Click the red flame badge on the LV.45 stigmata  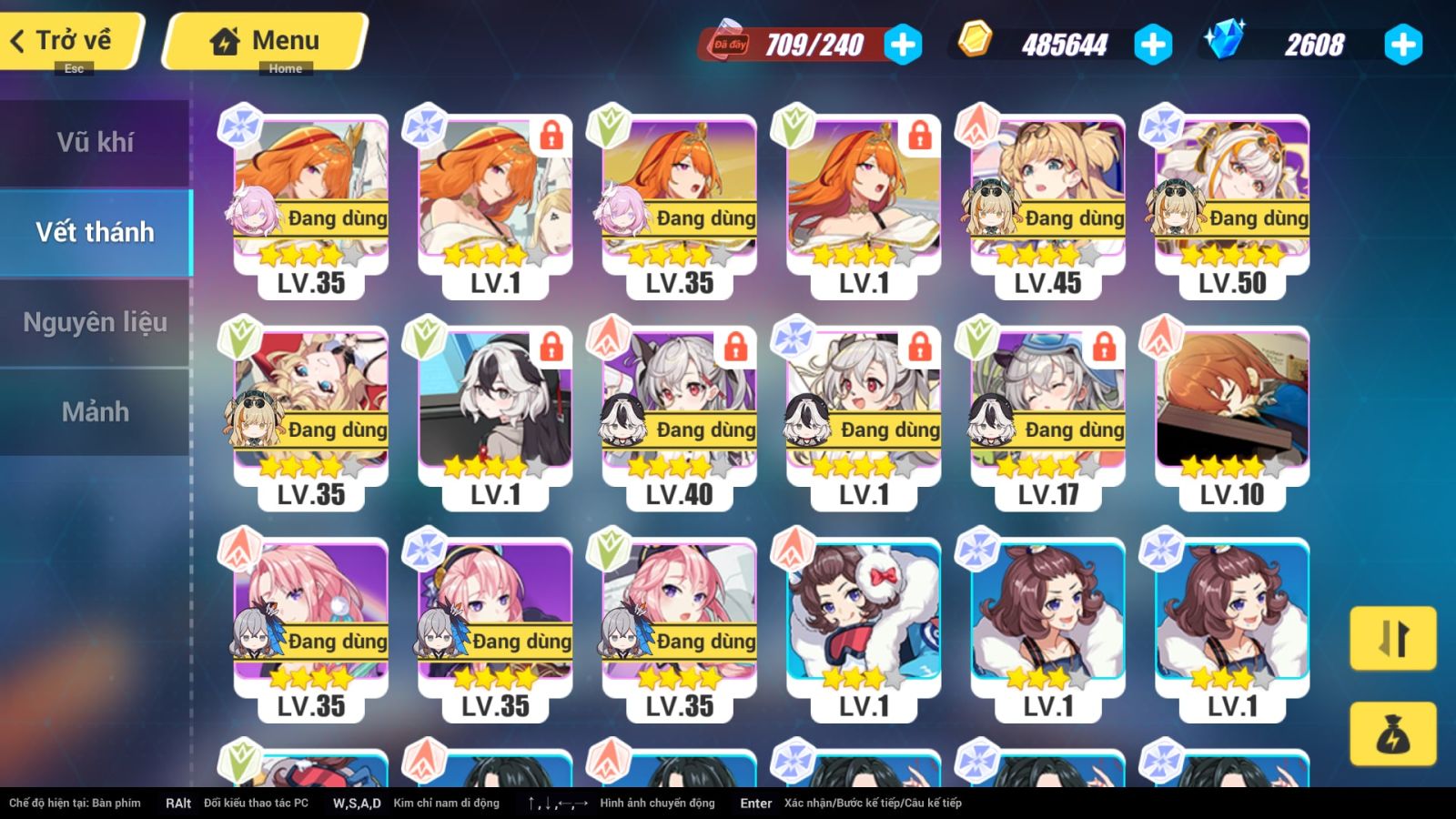[x=976, y=123]
